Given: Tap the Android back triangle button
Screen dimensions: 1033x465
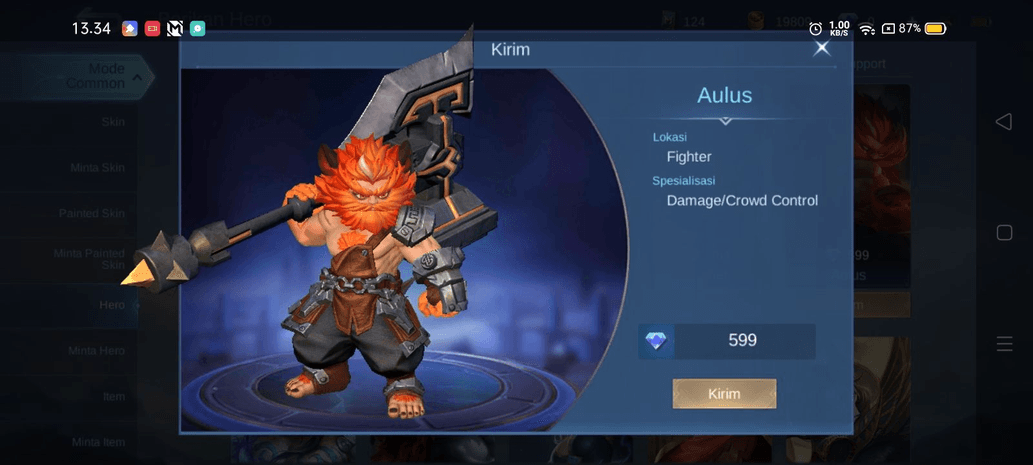Looking at the screenshot, I should 1003,121.
